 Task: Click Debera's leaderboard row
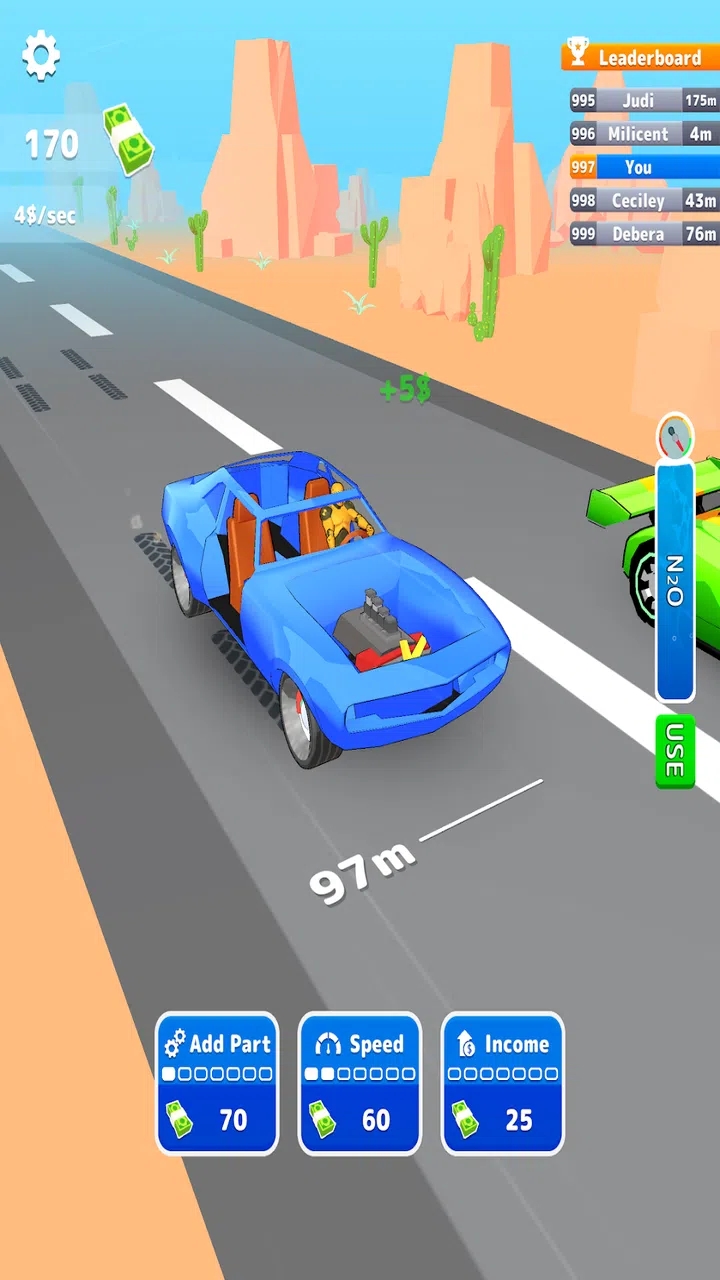pyautogui.click(x=644, y=234)
